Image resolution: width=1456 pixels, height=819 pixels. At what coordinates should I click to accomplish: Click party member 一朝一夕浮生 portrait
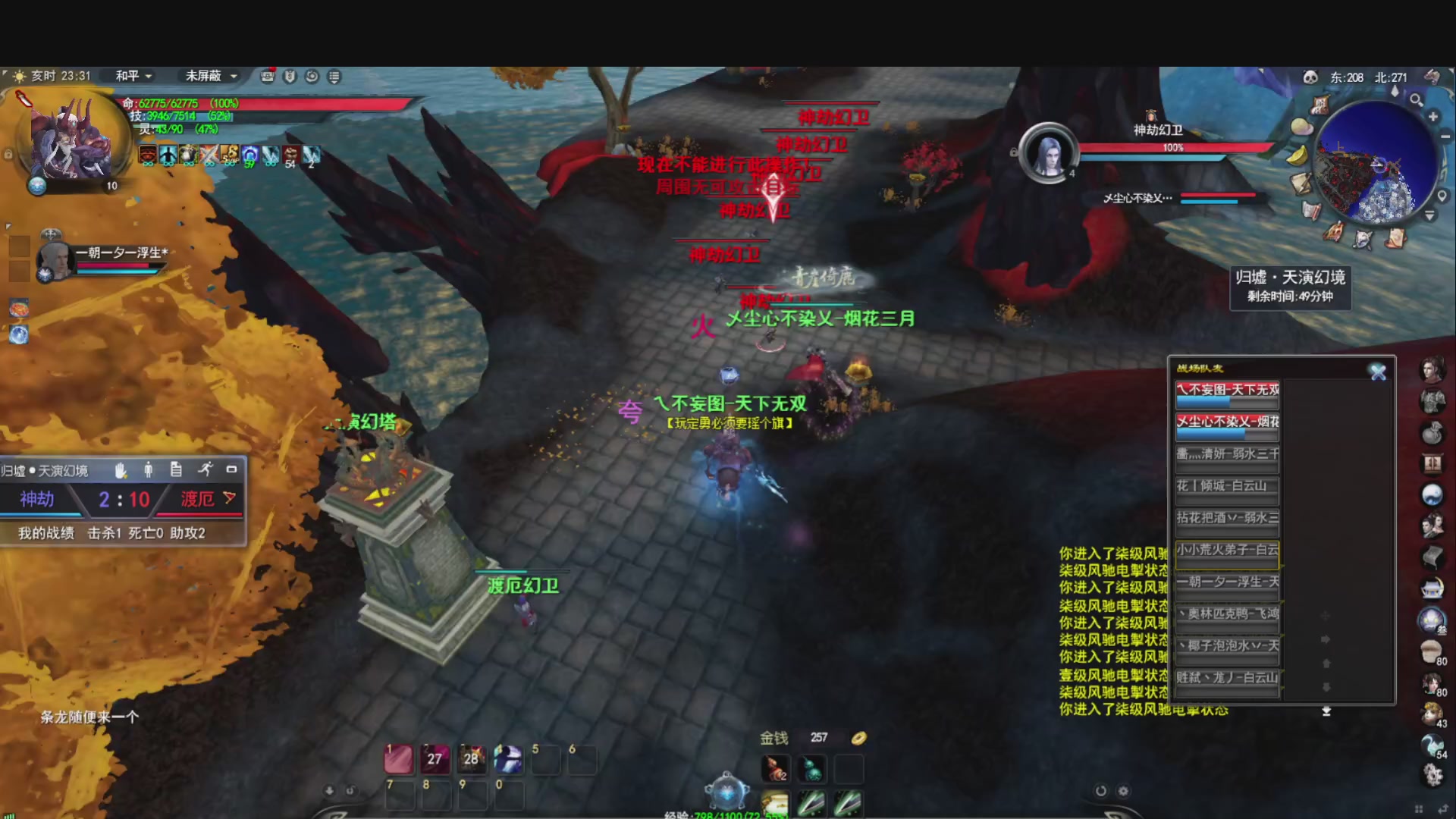[x=55, y=260]
